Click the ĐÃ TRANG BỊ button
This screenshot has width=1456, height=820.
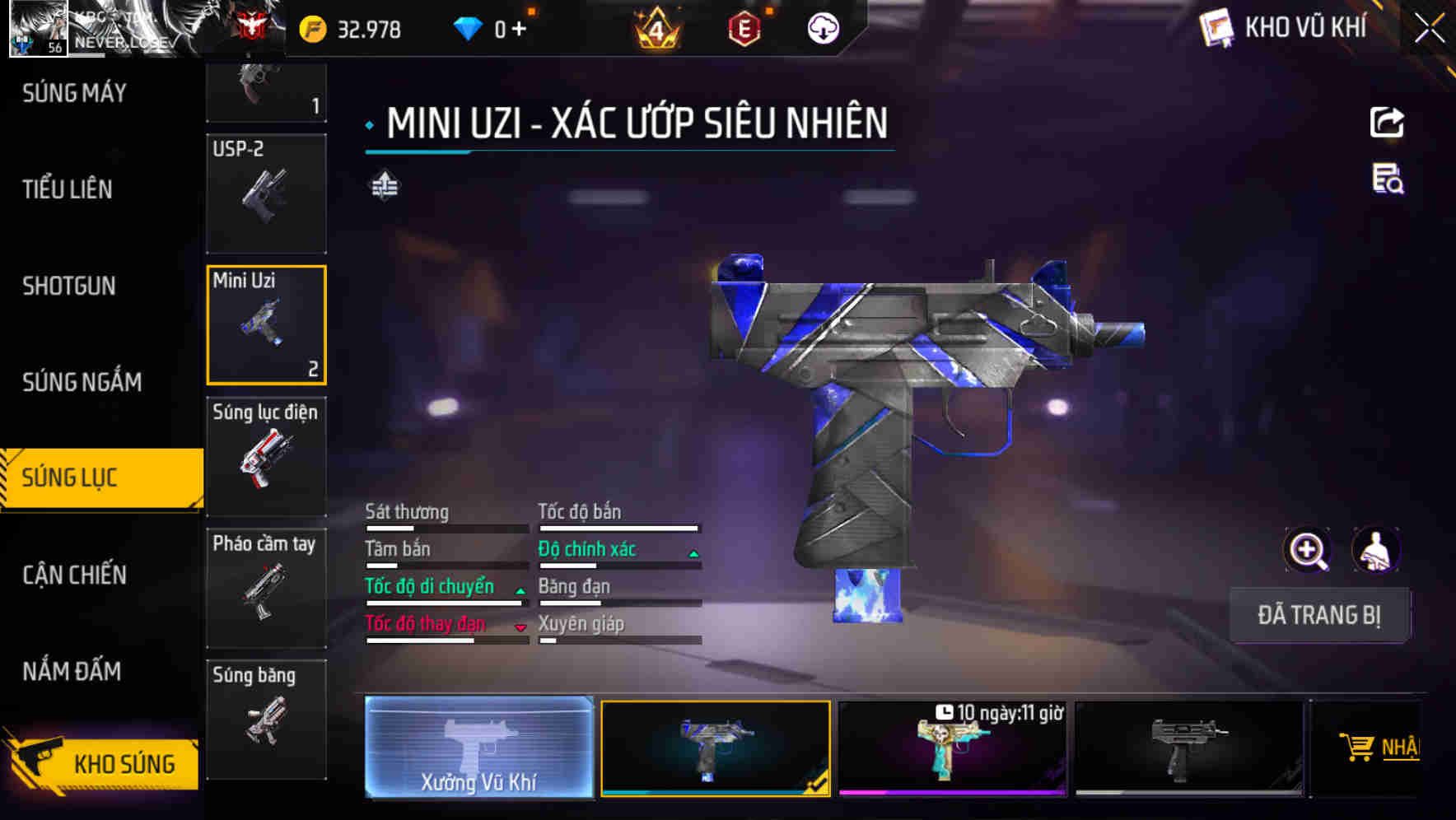pos(1319,614)
